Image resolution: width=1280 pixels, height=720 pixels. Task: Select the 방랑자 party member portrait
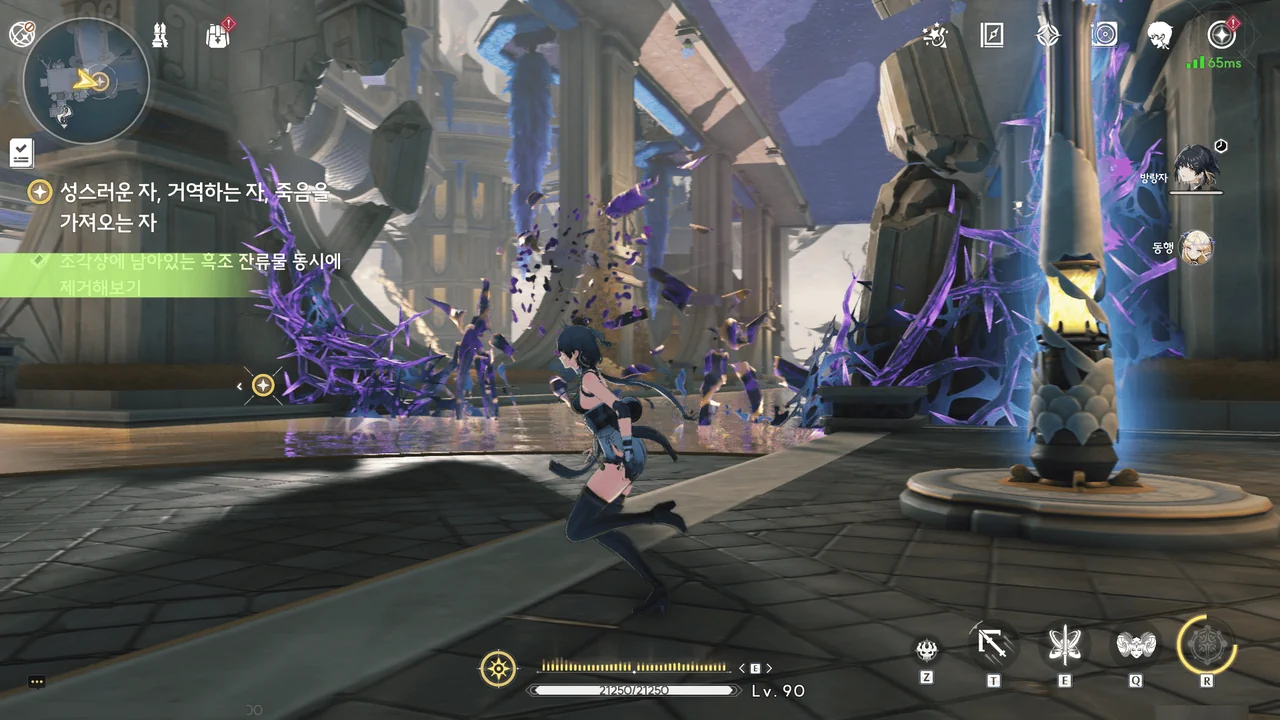coord(1194,167)
